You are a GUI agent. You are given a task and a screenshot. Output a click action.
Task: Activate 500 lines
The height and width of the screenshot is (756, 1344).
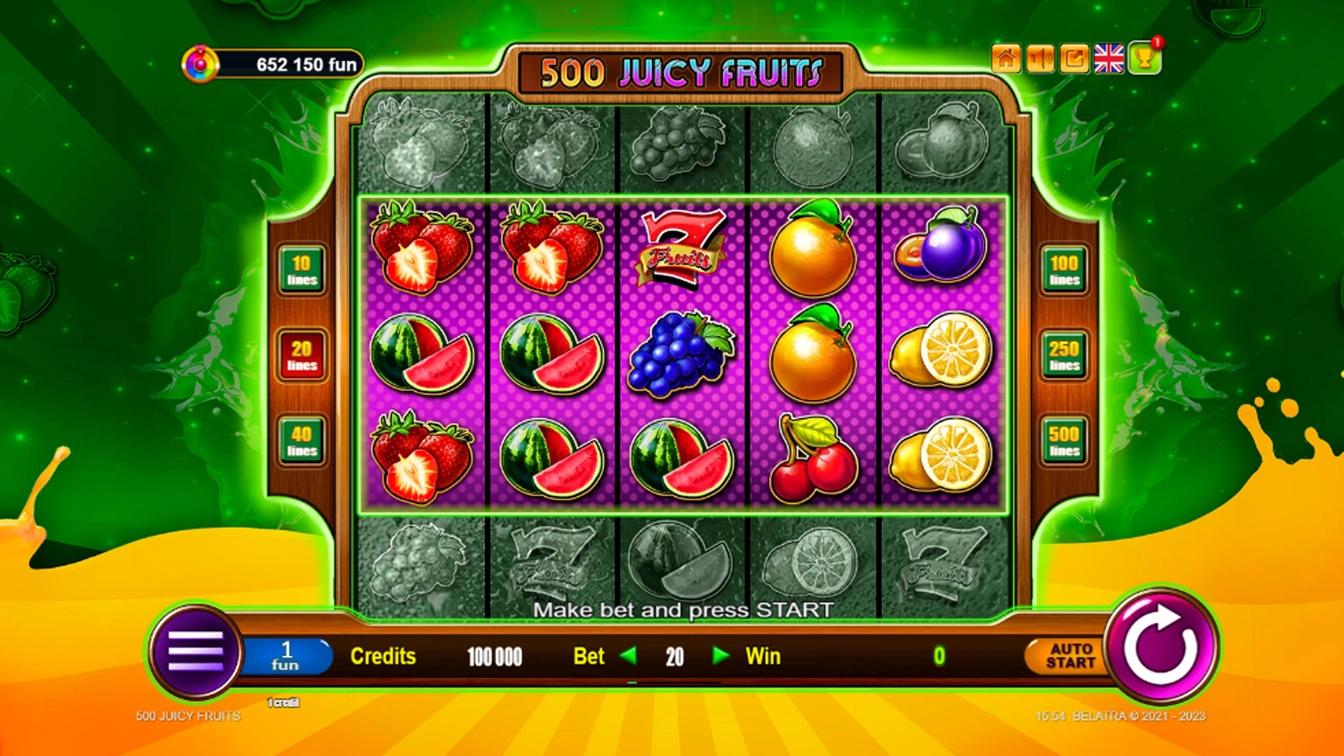coord(1064,441)
